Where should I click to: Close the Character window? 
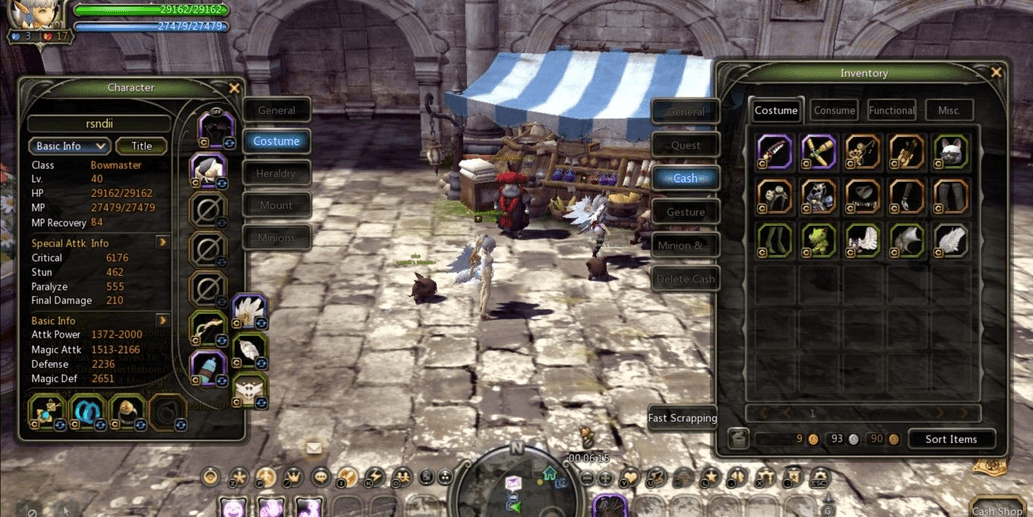point(234,88)
